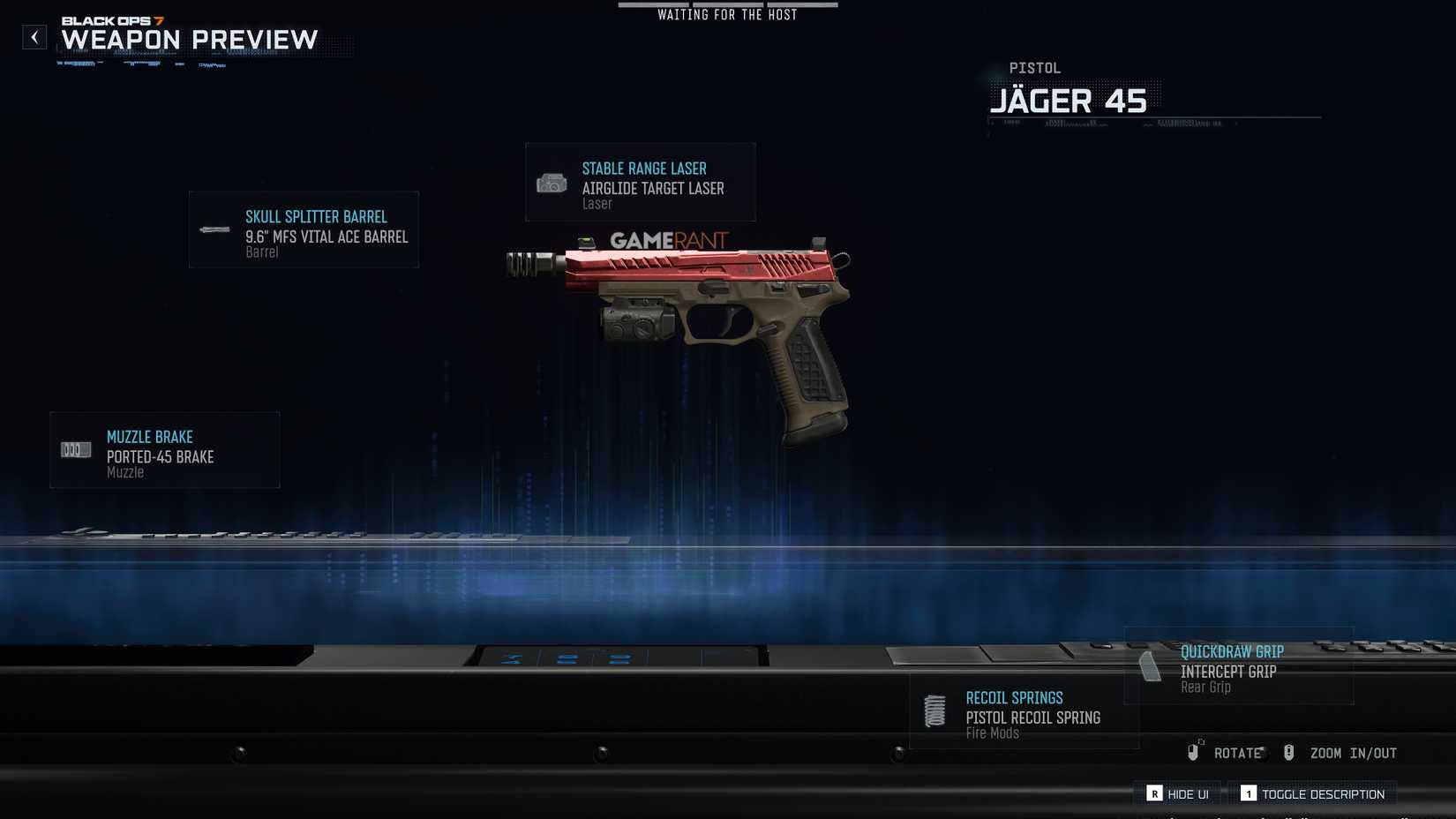Click the Waiting For The Host banner
The height and width of the screenshot is (819, 1456).
click(726, 14)
